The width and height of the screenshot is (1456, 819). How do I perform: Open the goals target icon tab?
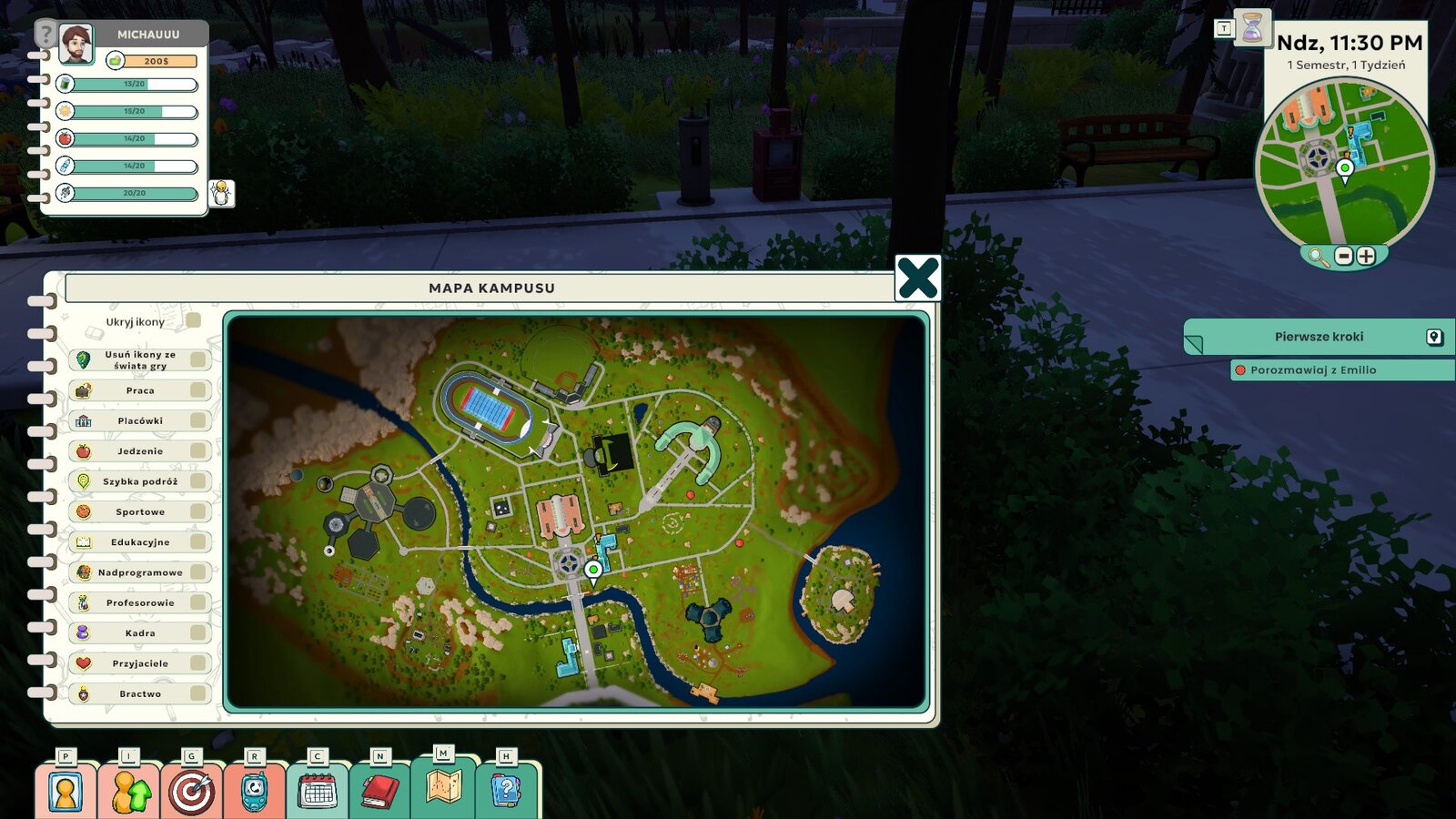[191, 792]
